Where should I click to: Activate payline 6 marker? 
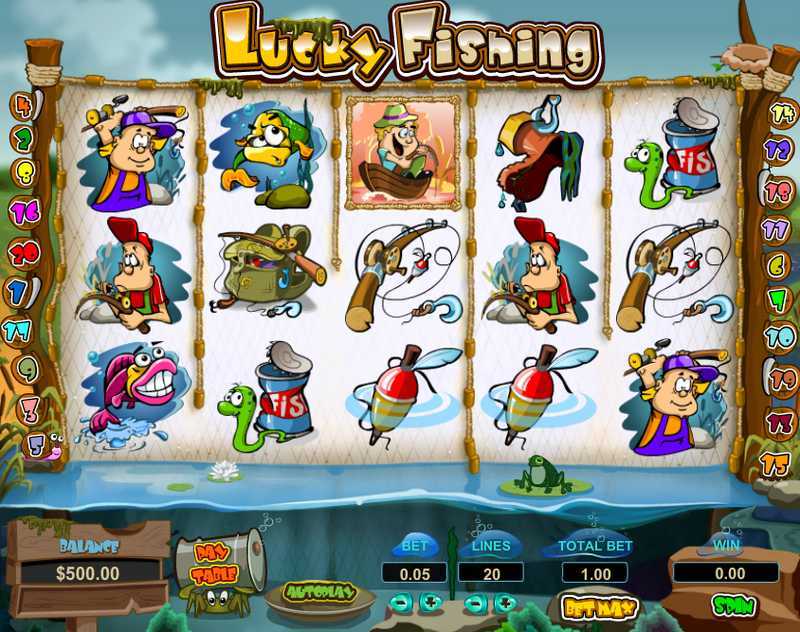(x=778, y=265)
